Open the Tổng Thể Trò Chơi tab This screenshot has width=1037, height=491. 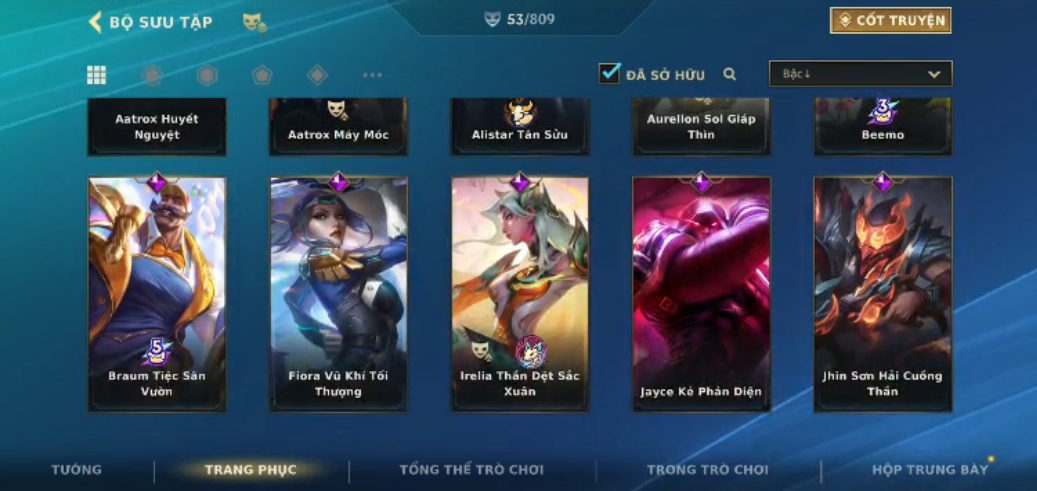471,470
